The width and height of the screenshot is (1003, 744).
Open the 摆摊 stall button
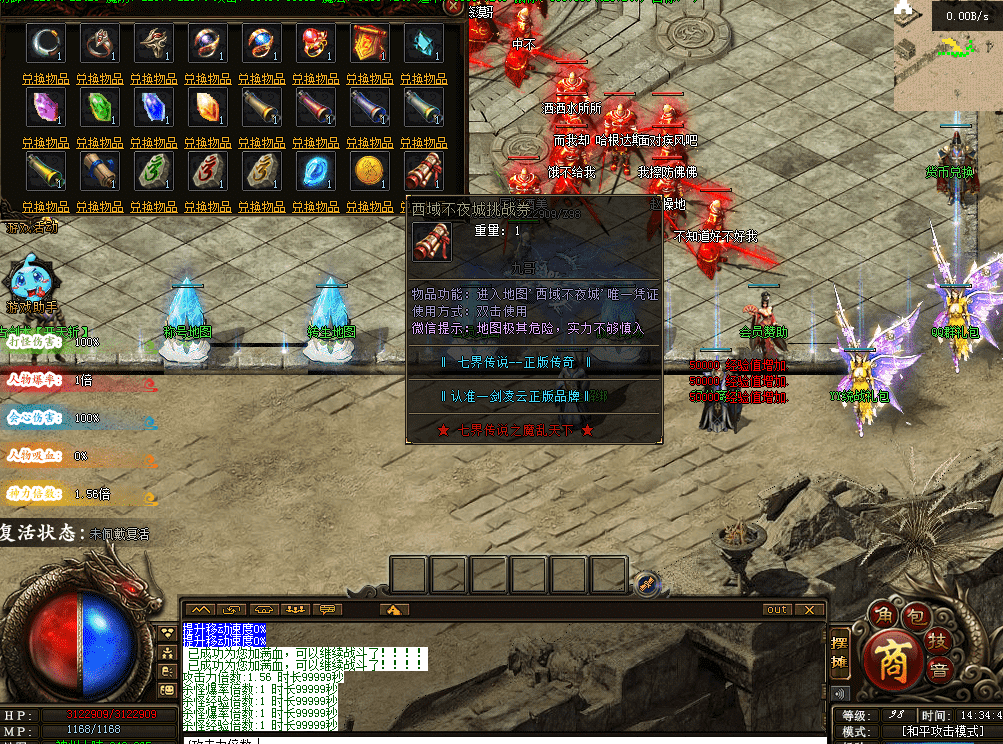click(x=840, y=652)
